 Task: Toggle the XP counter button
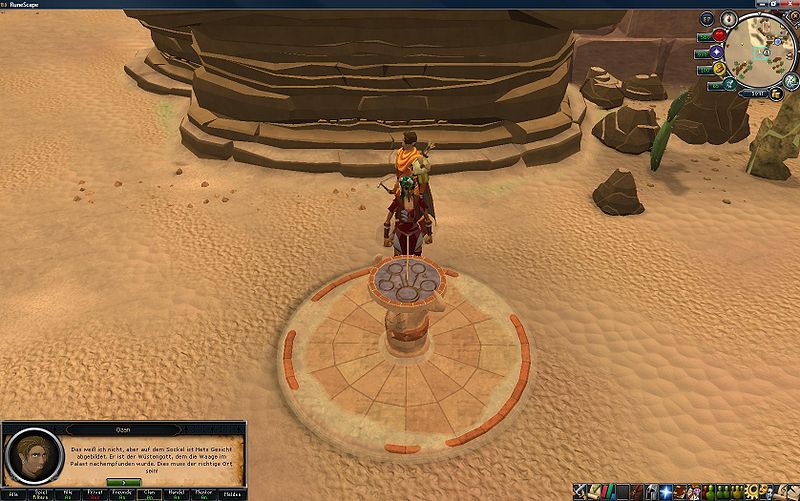pyautogui.click(x=708, y=18)
